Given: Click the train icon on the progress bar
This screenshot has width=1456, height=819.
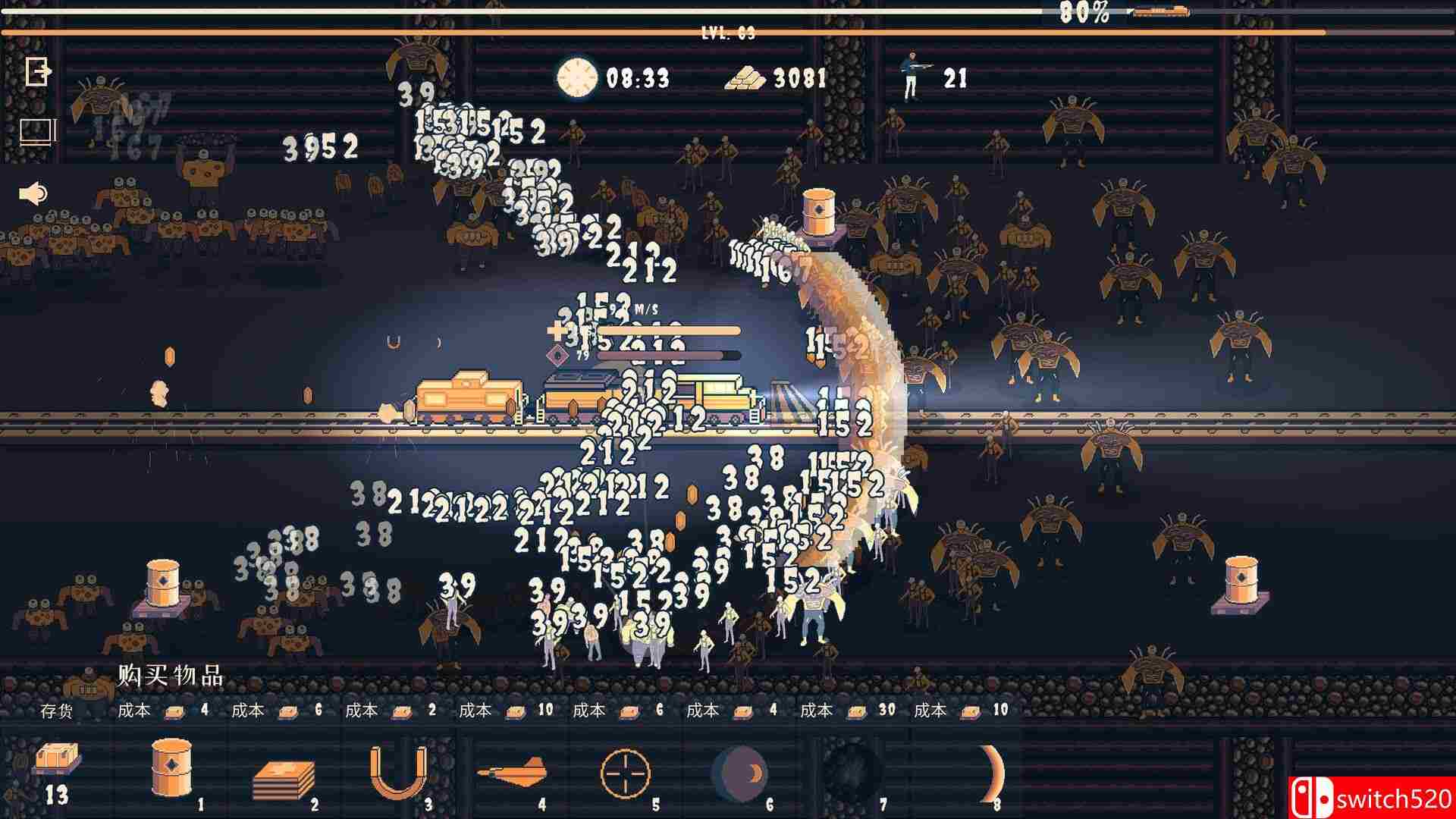Looking at the screenshot, I should 1160,13.
